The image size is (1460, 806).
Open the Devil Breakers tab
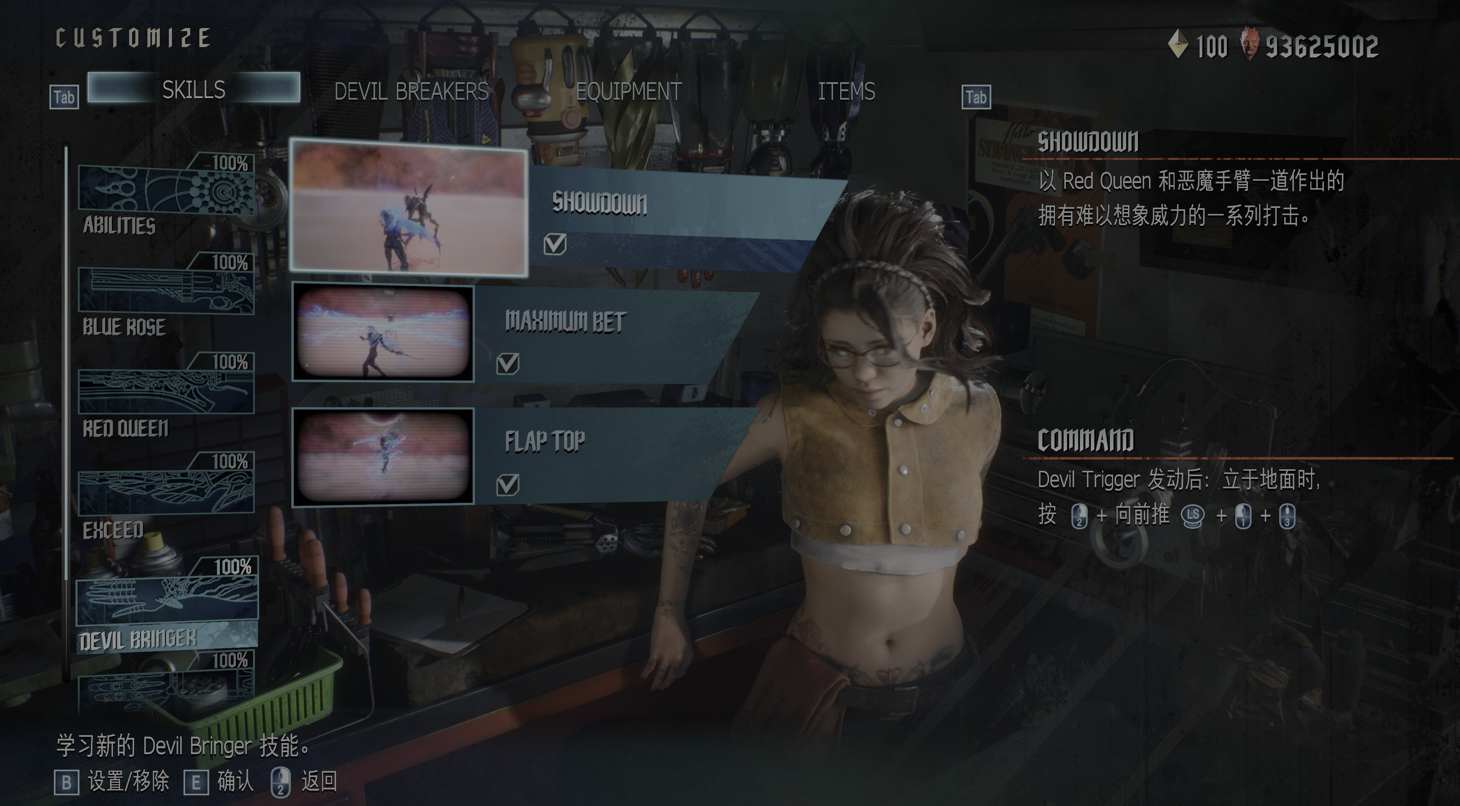411,91
